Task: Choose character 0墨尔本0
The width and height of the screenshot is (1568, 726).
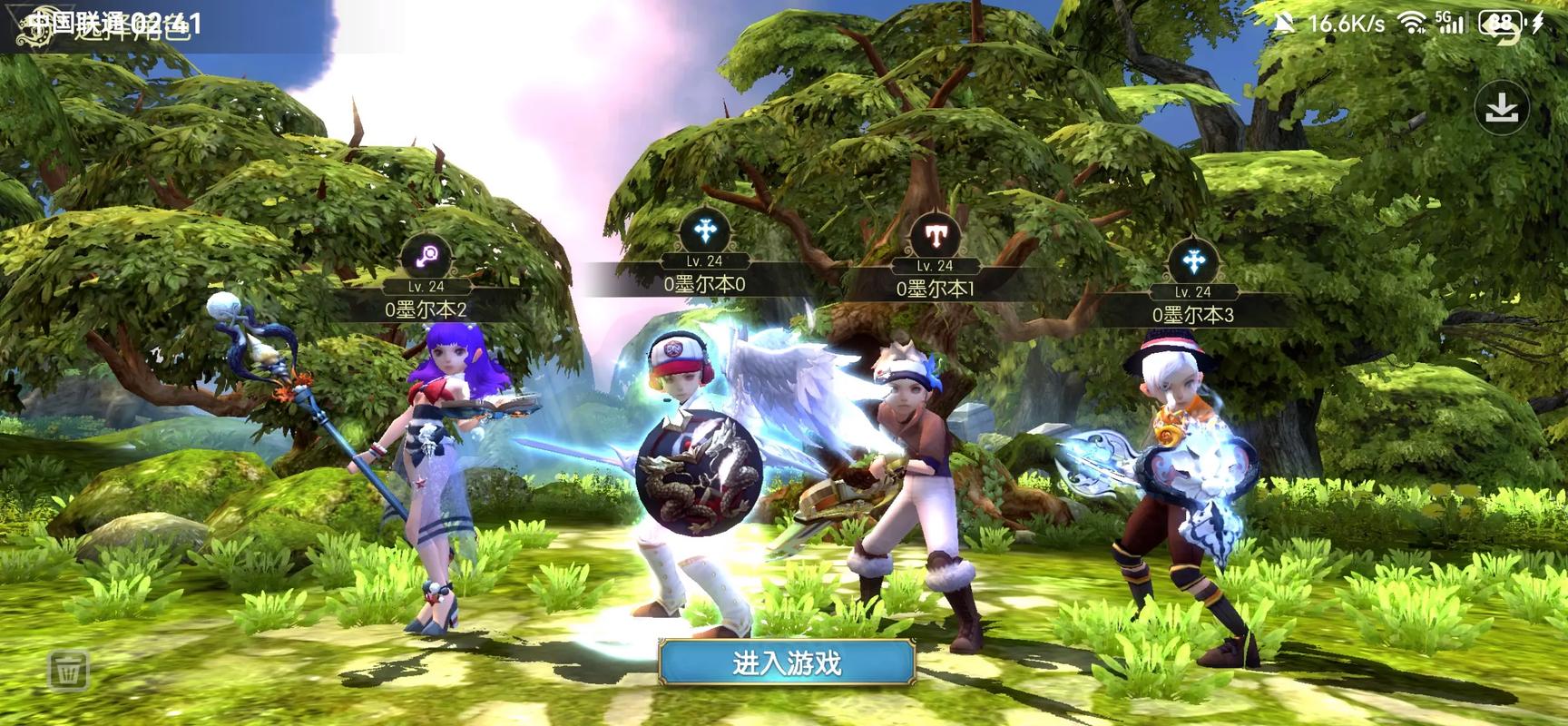Action: [x=704, y=284]
